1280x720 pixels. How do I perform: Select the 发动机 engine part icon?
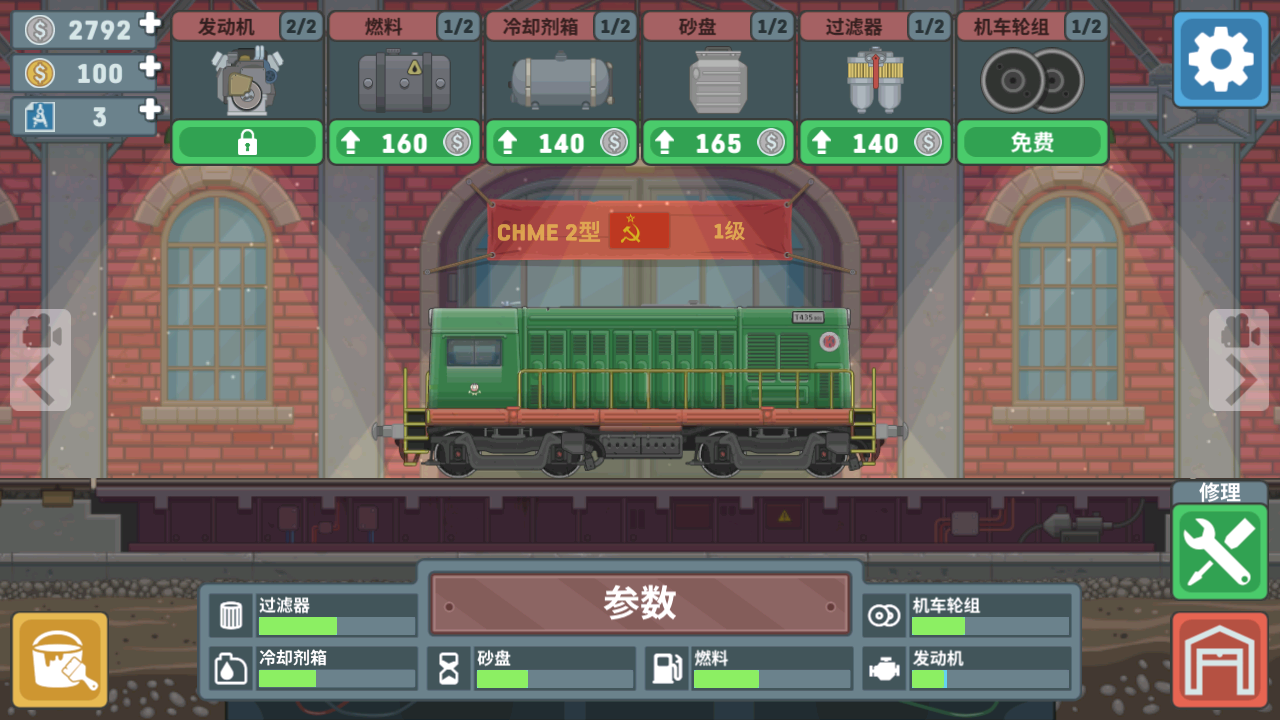point(246,80)
